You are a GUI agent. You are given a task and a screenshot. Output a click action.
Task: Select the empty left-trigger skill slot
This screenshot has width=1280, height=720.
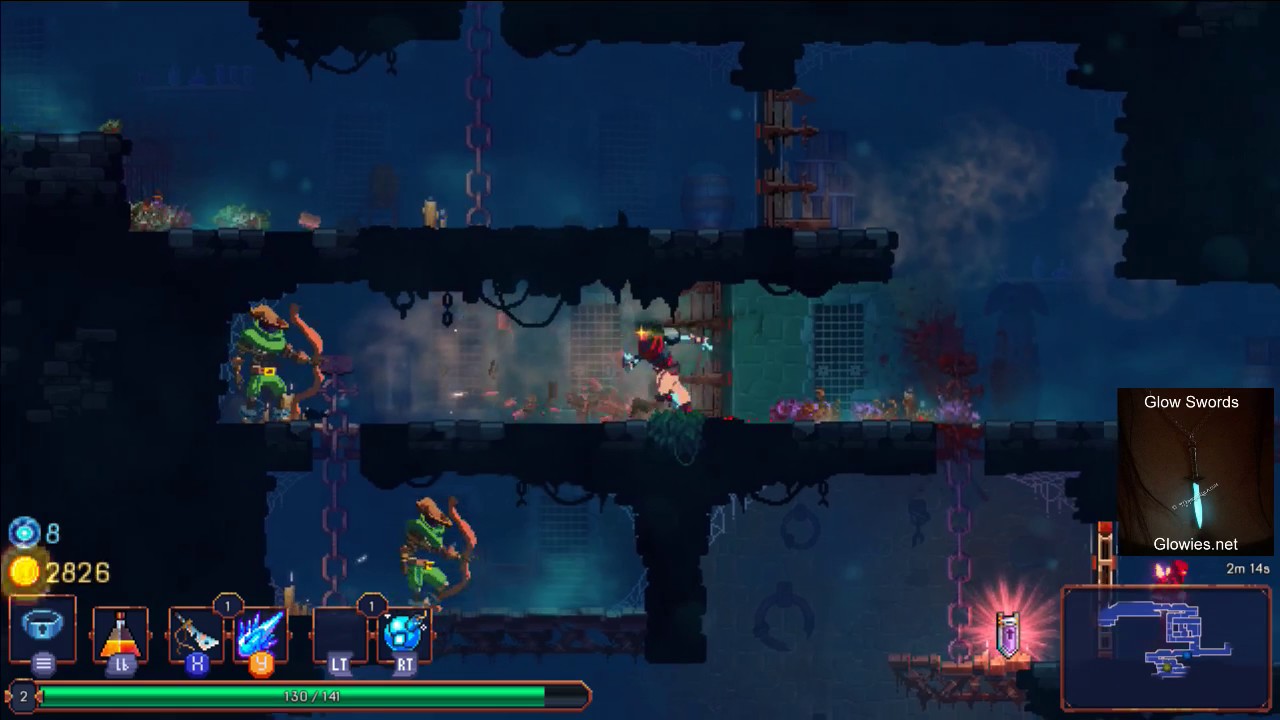(x=340, y=634)
